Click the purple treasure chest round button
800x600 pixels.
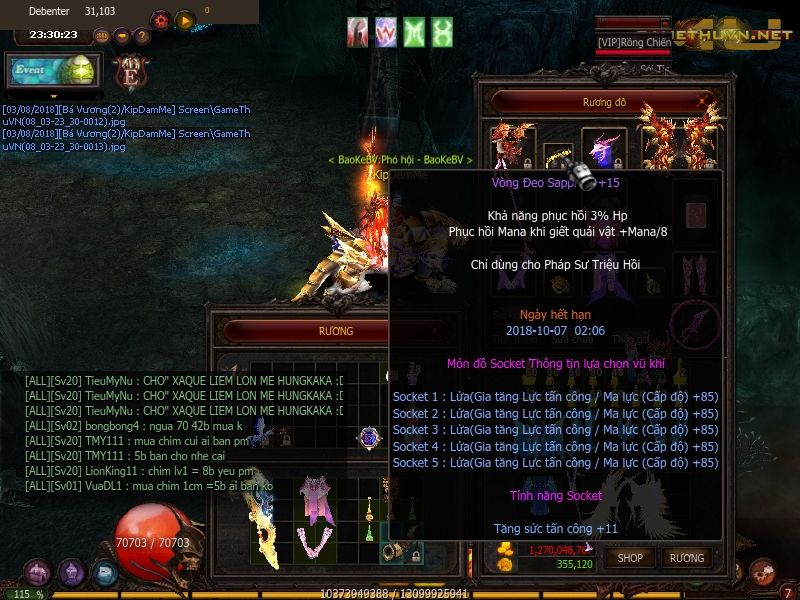pos(37,572)
